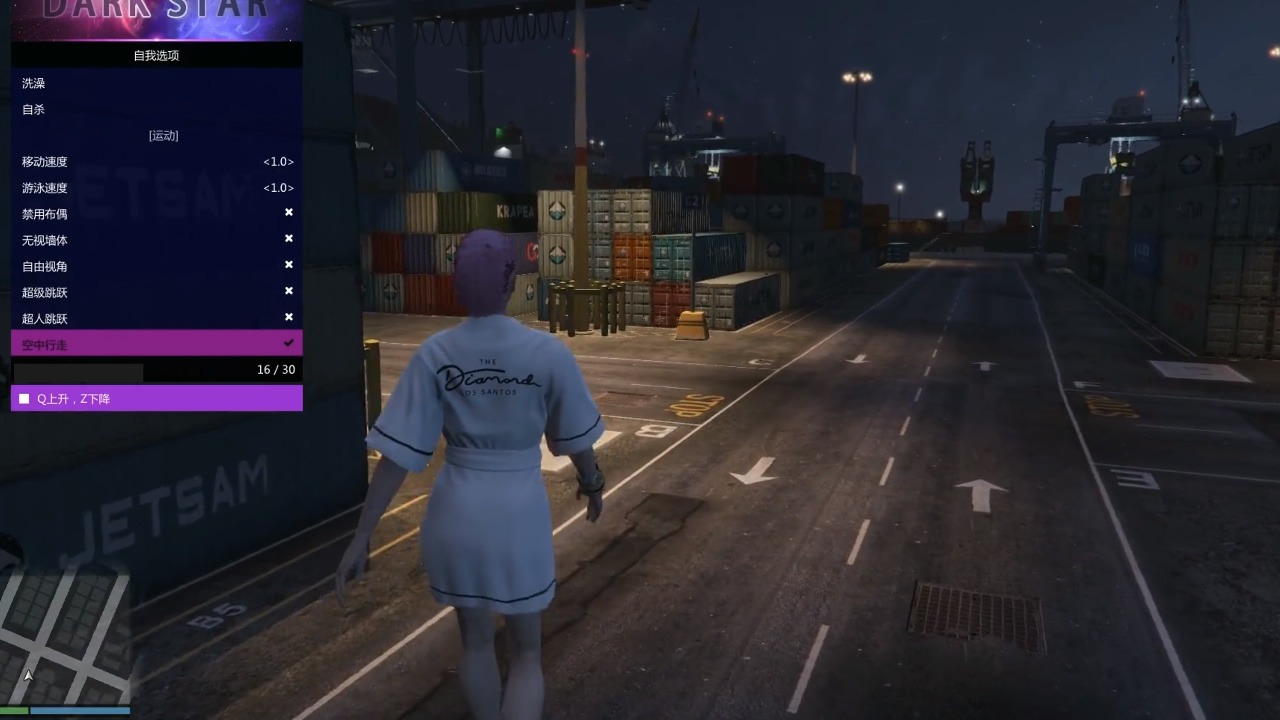This screenshot has width=1280, height=720.
Task: Click the [运动] section header
Action: (163, 135)
